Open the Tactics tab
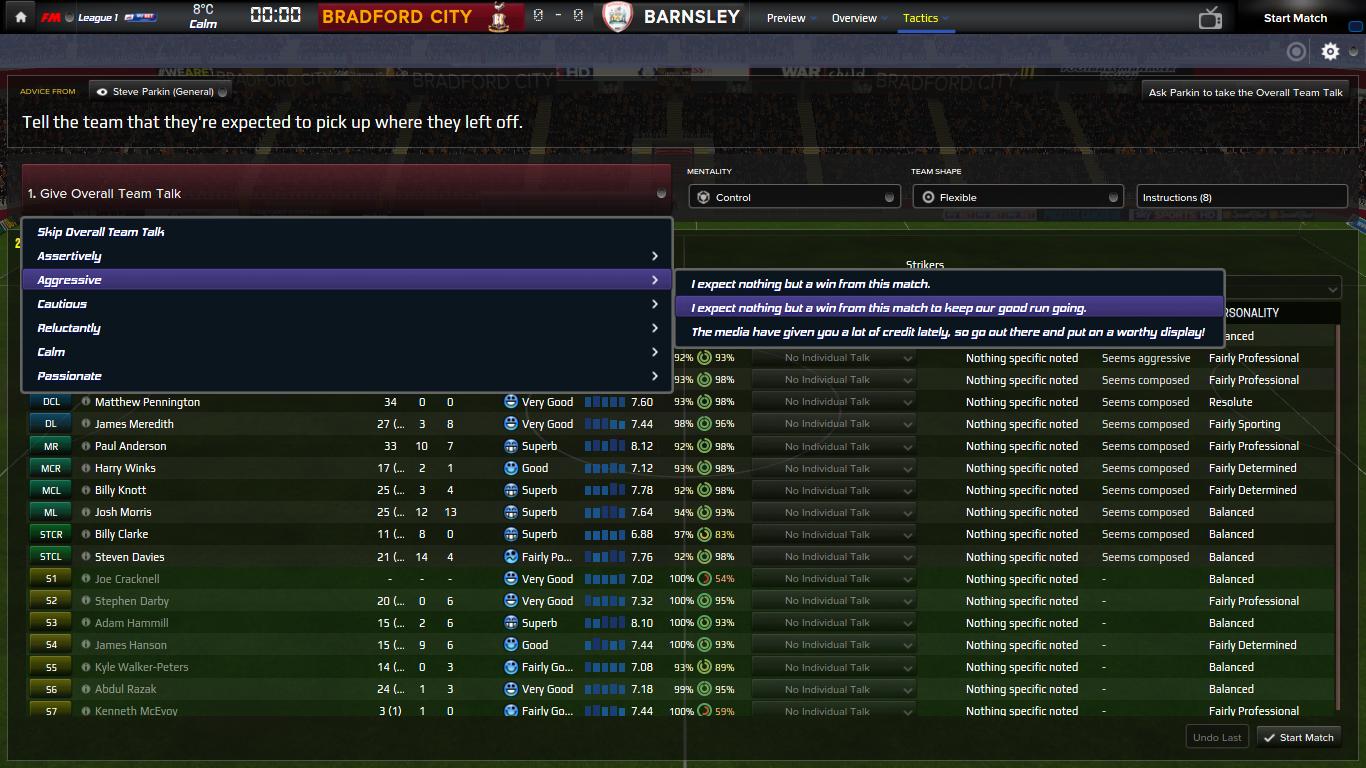Image resolution: width=1366 pixels, height=768 pixels. (920, 18)
